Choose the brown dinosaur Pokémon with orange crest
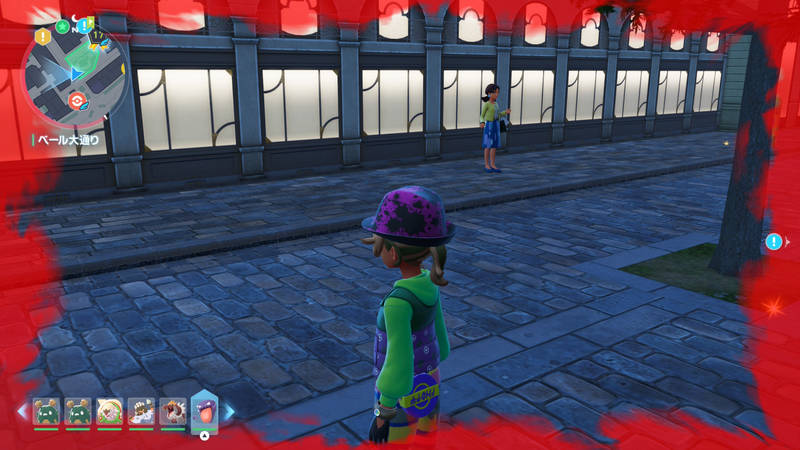Image resolution: width=800 pixels, height=450 pixels. 173,411
